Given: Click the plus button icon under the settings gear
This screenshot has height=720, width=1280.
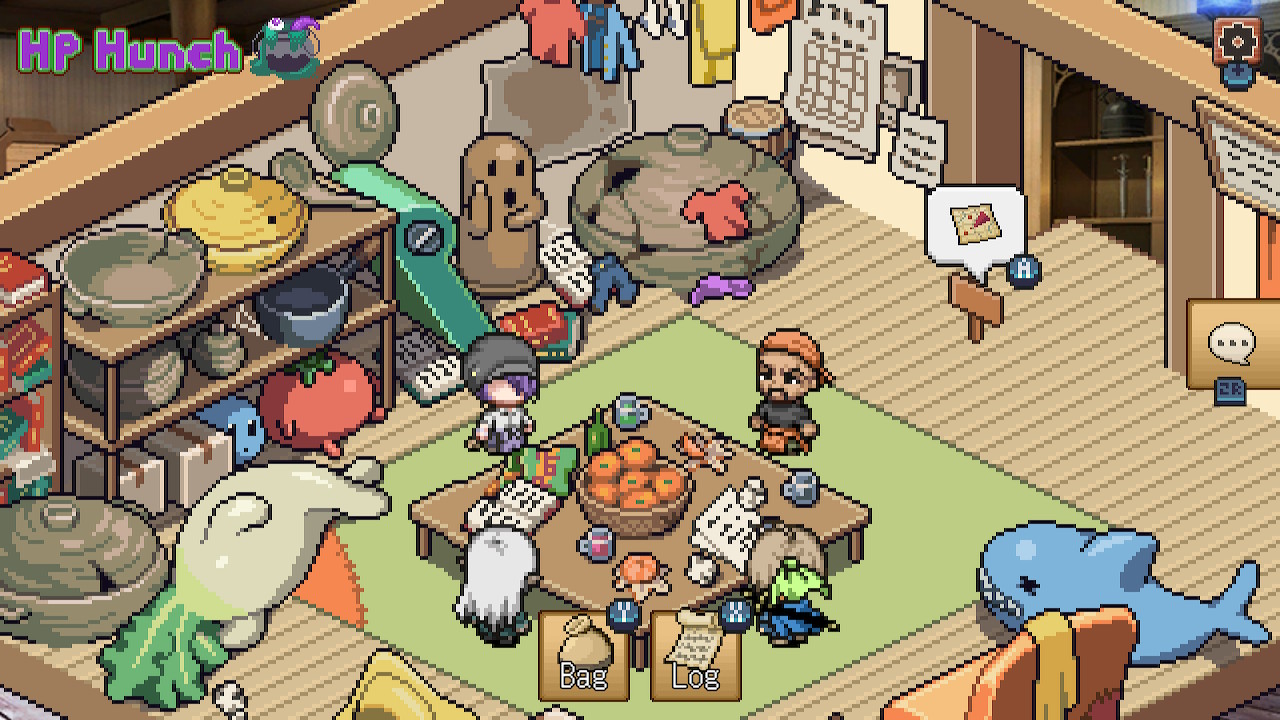Looking at the screenshot, I should pos(1238,74).
